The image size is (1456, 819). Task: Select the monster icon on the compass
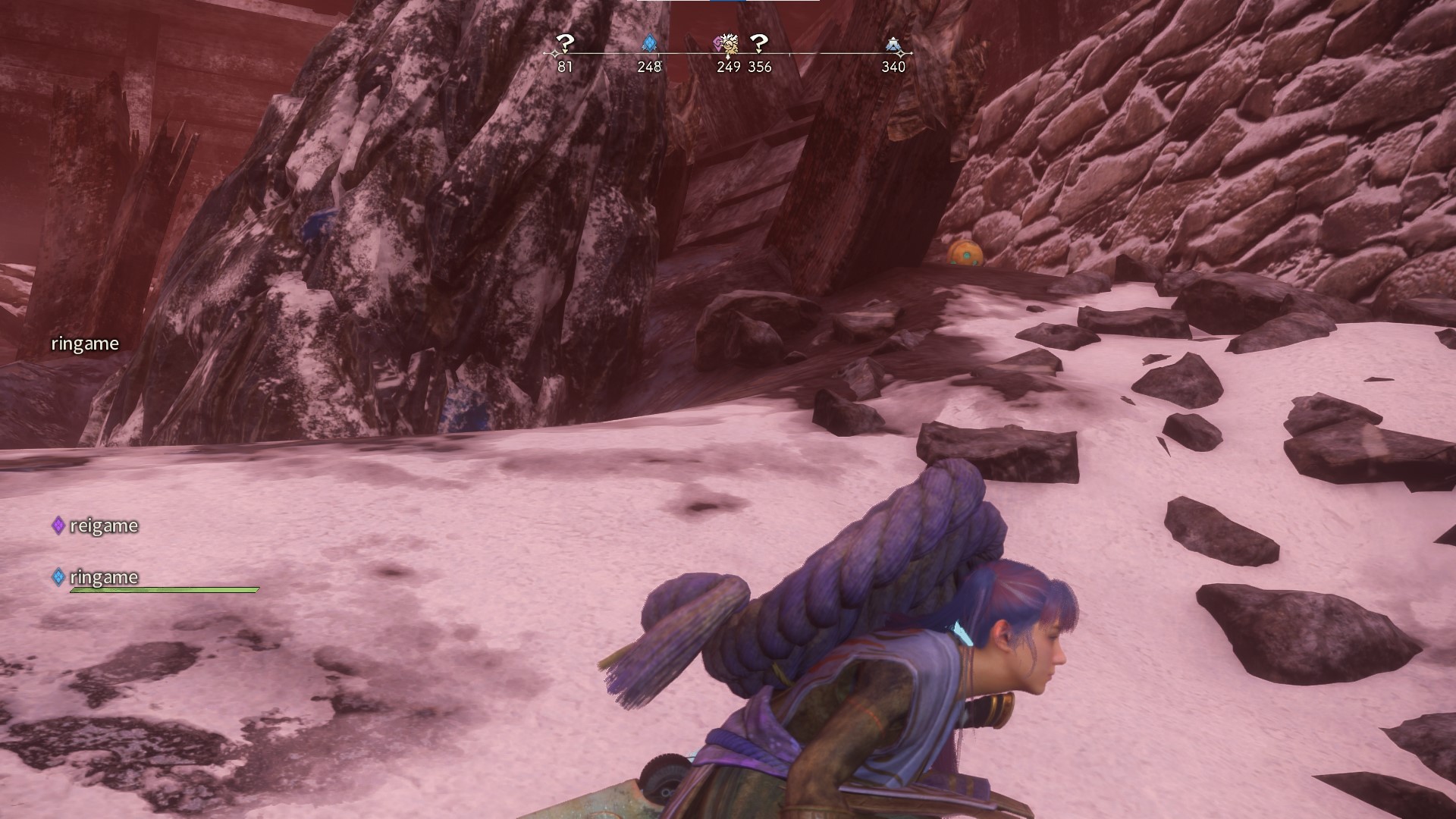point(728,45)
